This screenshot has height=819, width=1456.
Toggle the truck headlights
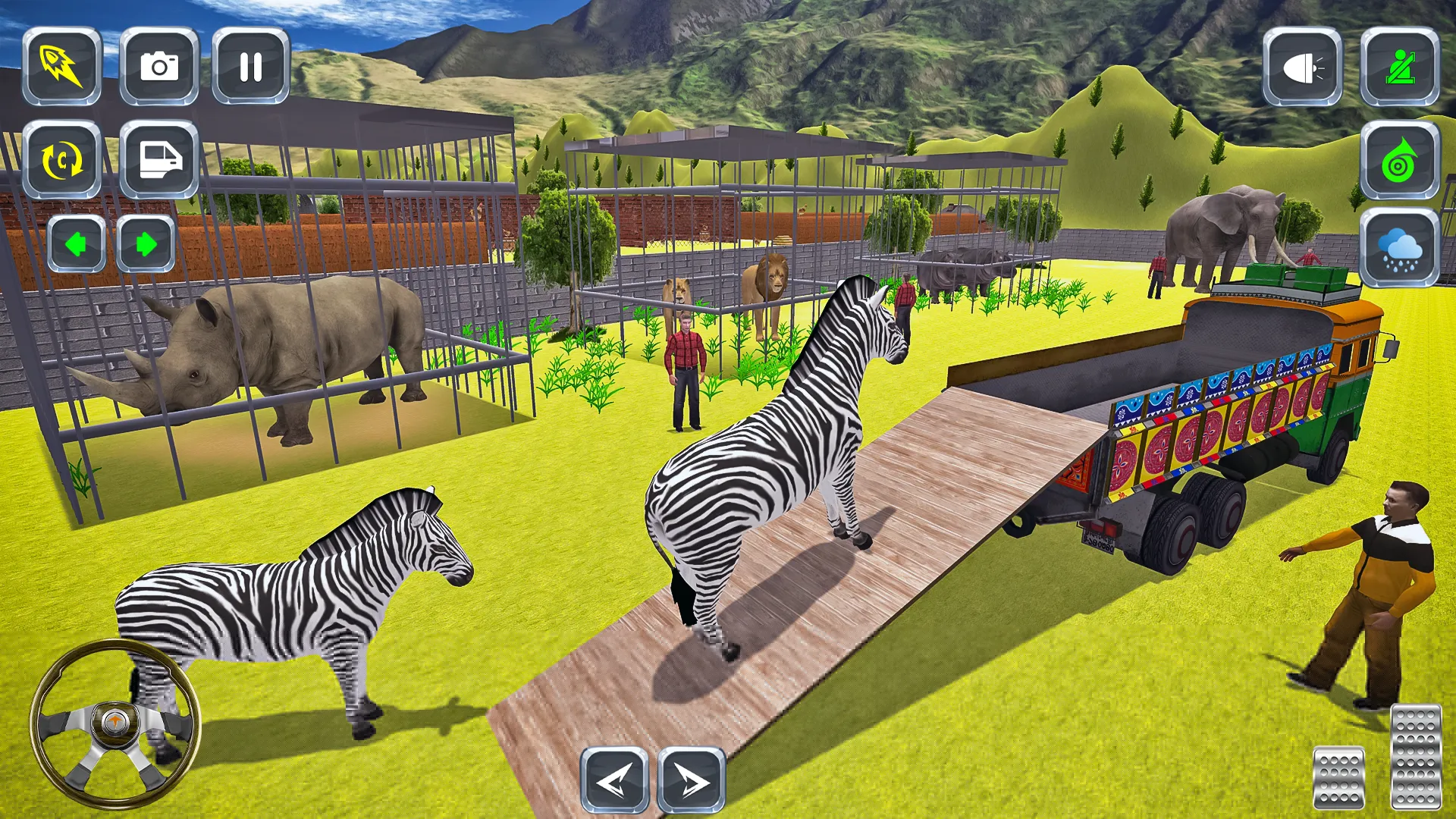click(1302, 67)
